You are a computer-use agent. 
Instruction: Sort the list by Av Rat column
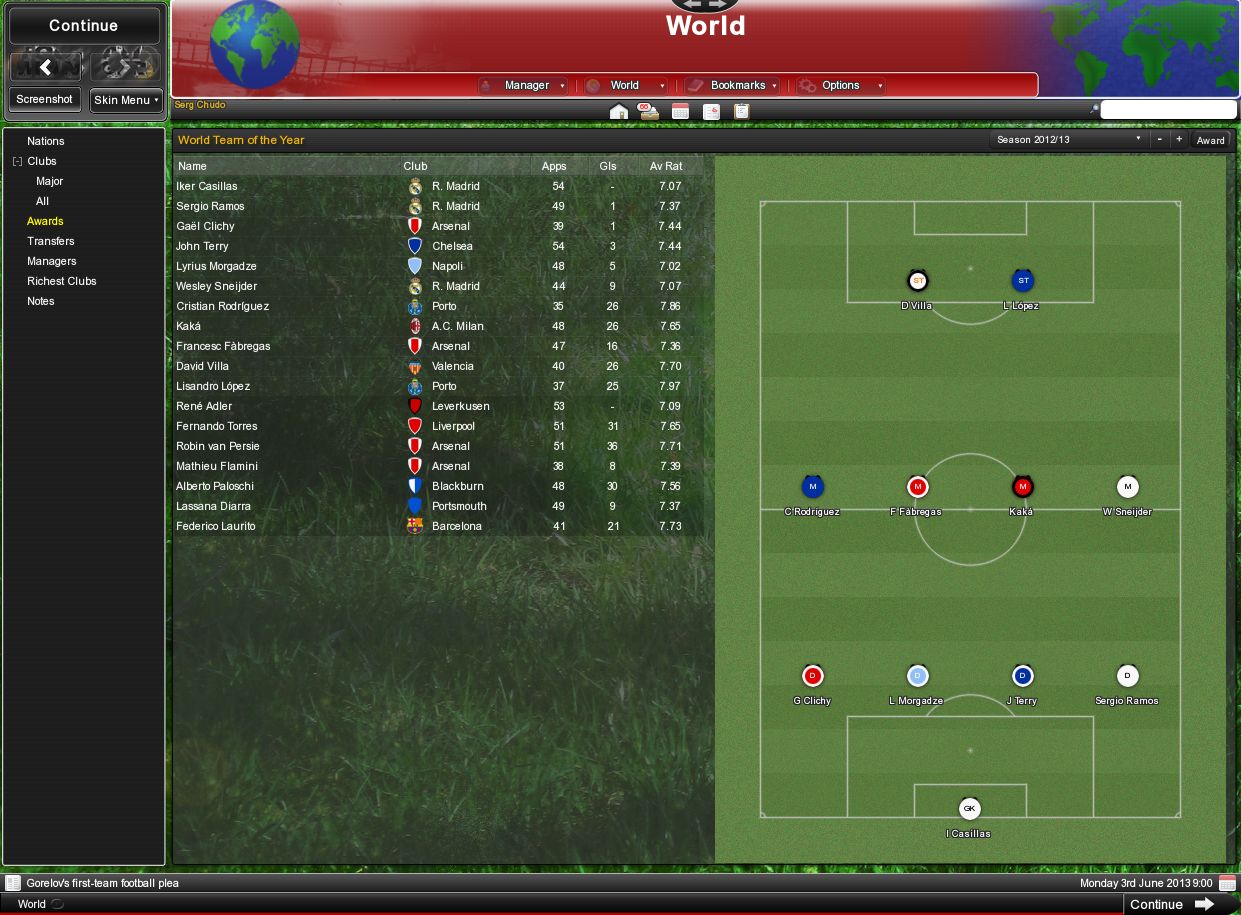point(666,166)
